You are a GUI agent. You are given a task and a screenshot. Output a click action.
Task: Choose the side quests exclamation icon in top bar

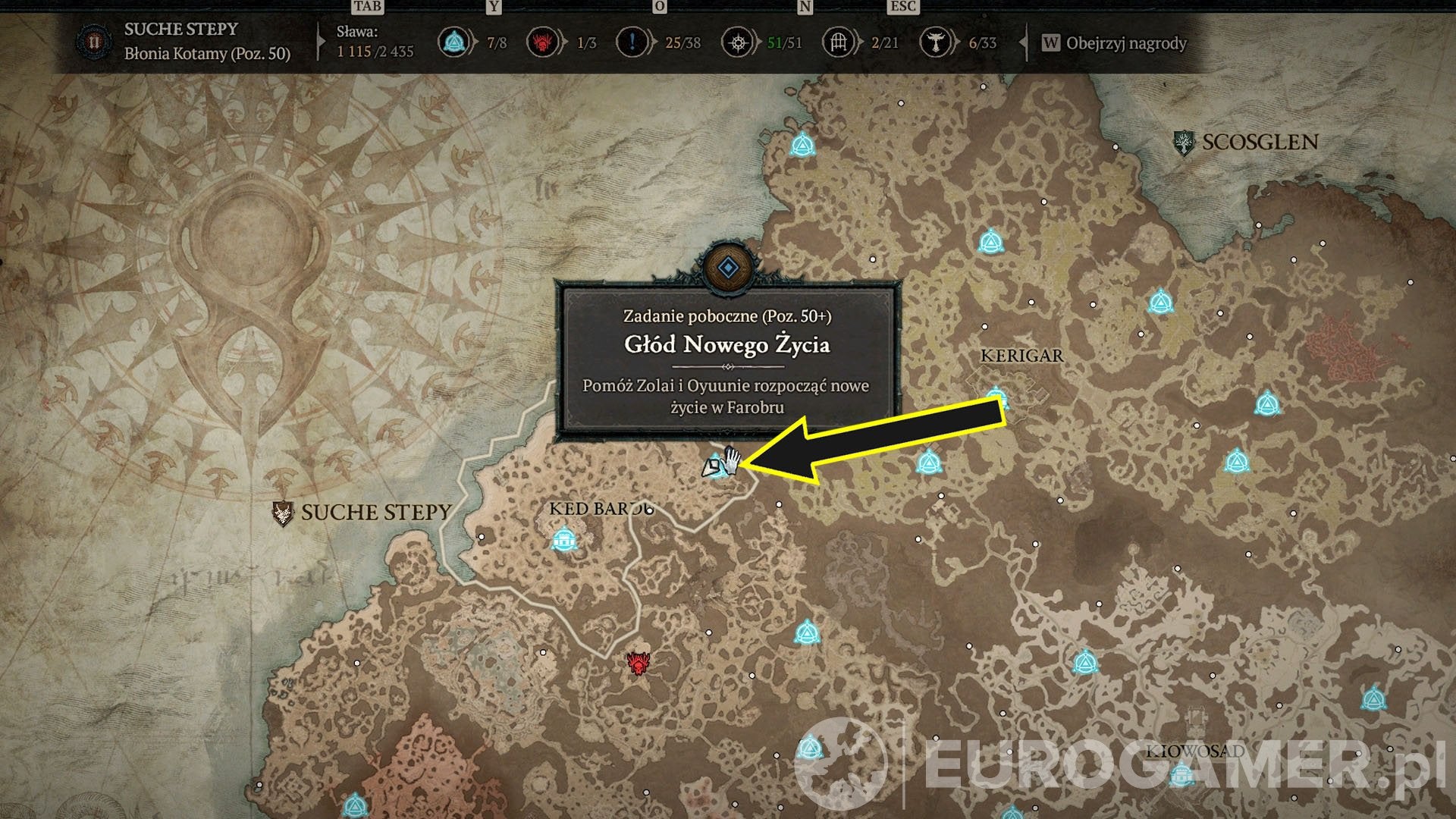click(x=632, y=42)
